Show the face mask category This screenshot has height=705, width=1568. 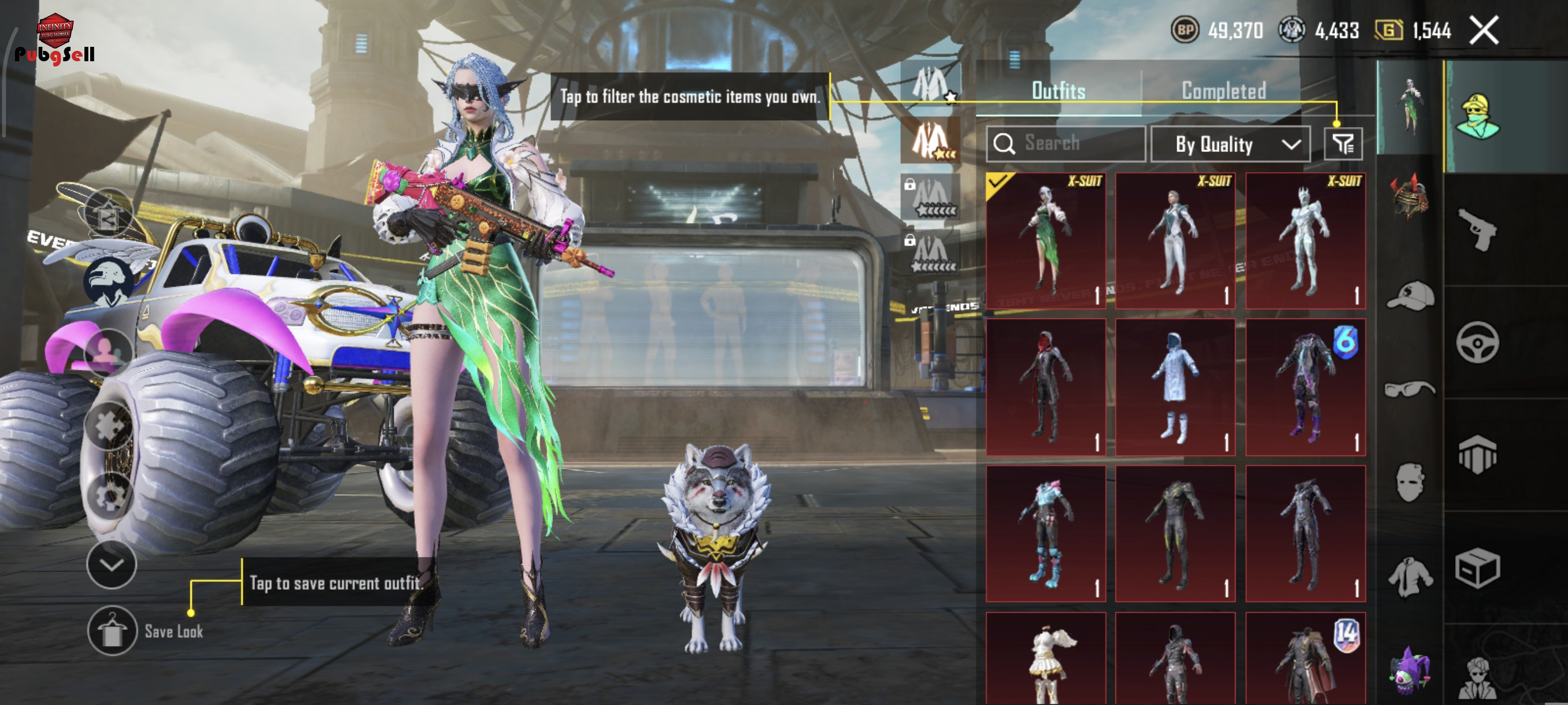1410,483
